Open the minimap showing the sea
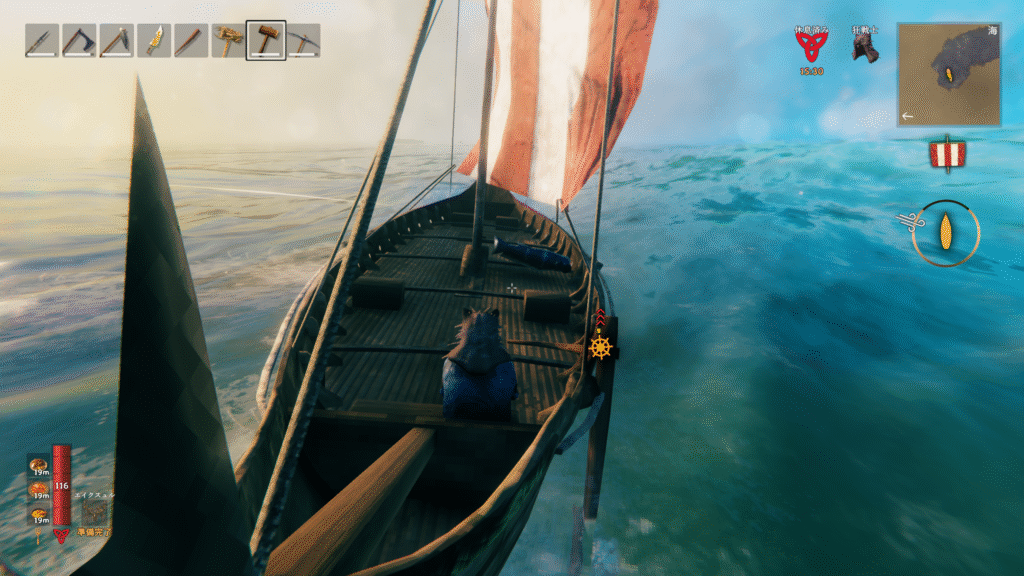 pos(948,75)
